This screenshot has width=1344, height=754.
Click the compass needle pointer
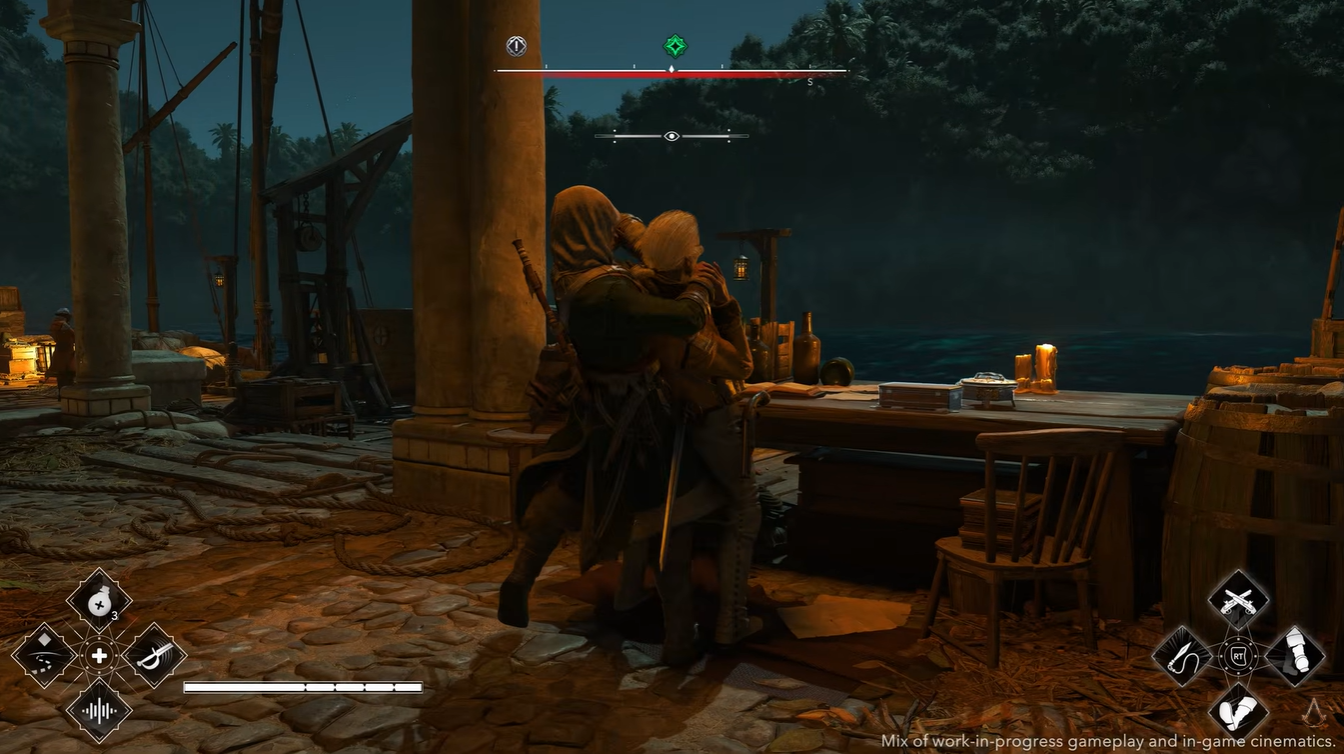[x=671, y=70]
